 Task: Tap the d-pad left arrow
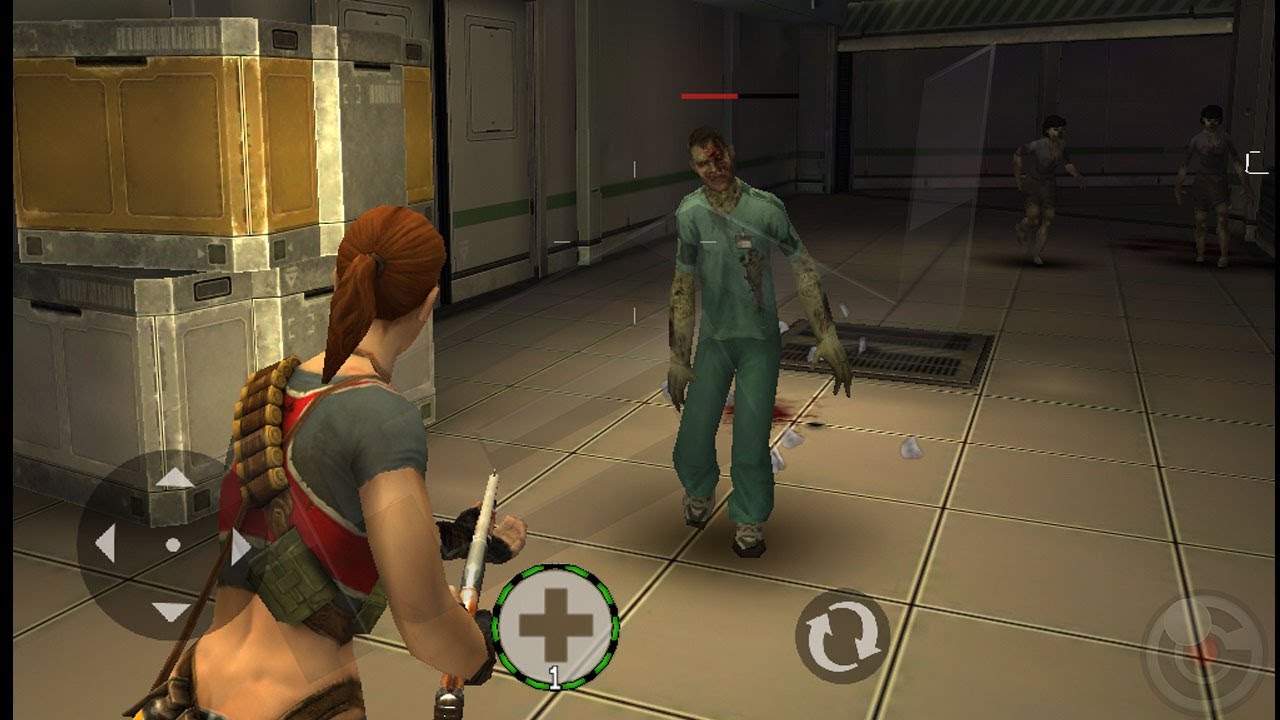(x=105, y=545)
